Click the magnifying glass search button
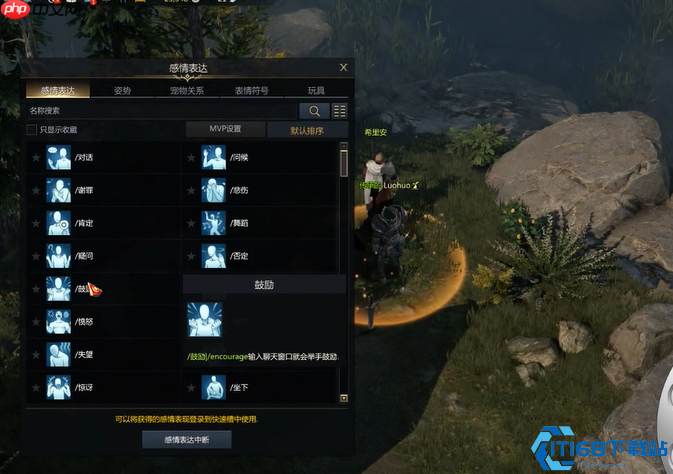 [x=314, y=111]
